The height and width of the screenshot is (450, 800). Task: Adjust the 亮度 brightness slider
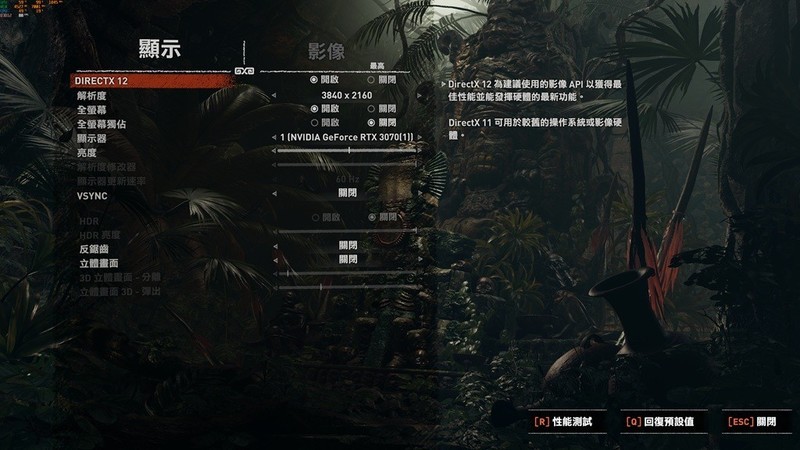tap(347, 150)
